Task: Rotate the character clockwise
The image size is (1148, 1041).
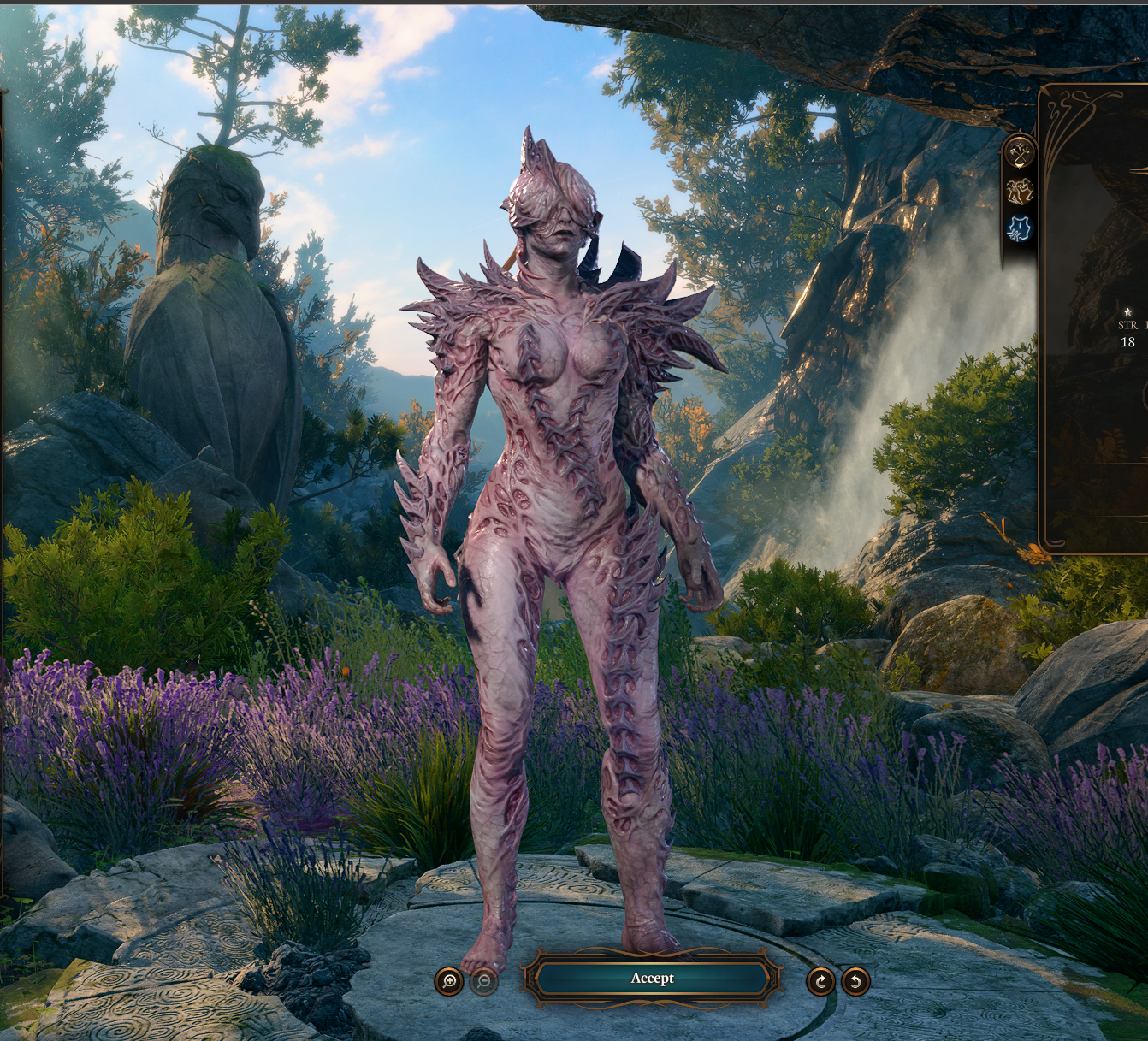Action: point(820,981)
